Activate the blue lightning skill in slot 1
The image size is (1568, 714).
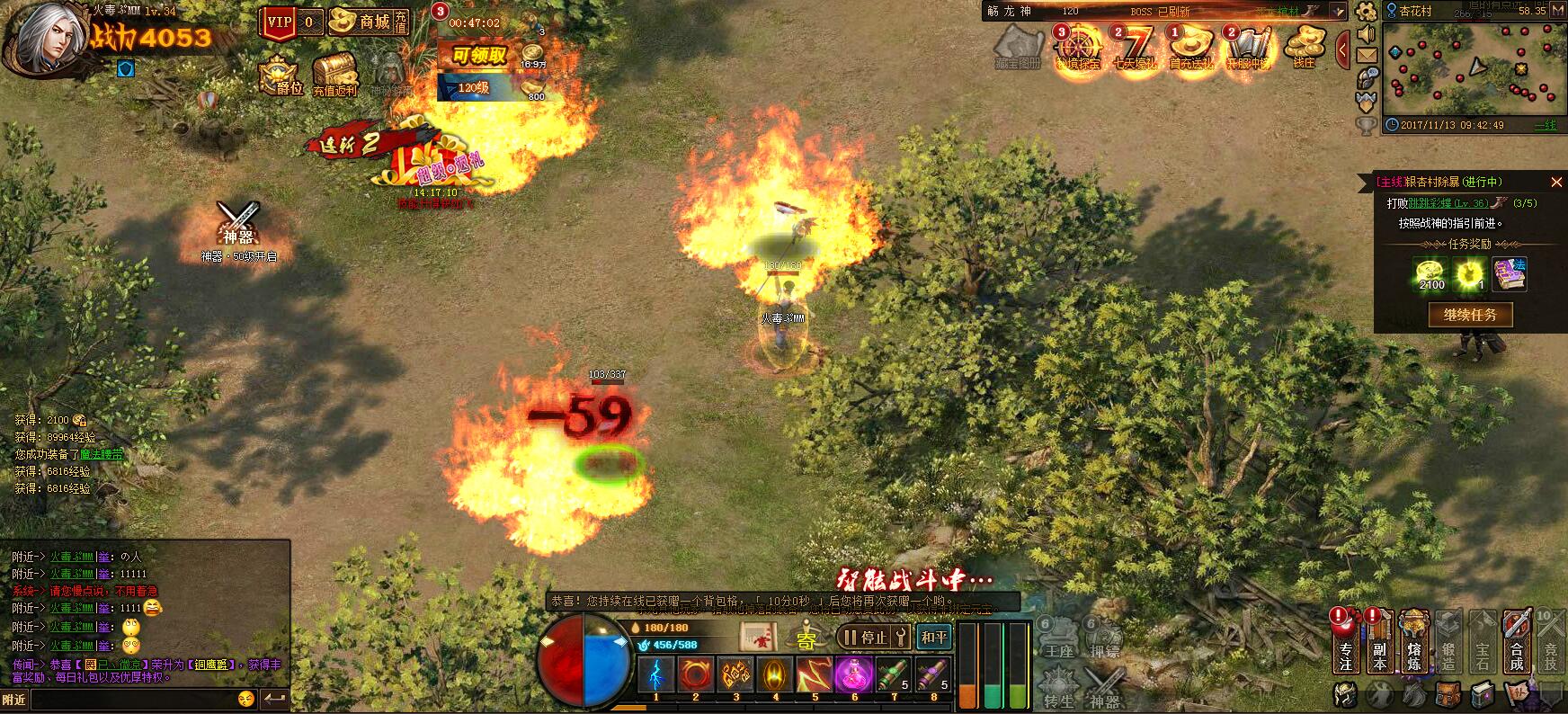point(655,675)
